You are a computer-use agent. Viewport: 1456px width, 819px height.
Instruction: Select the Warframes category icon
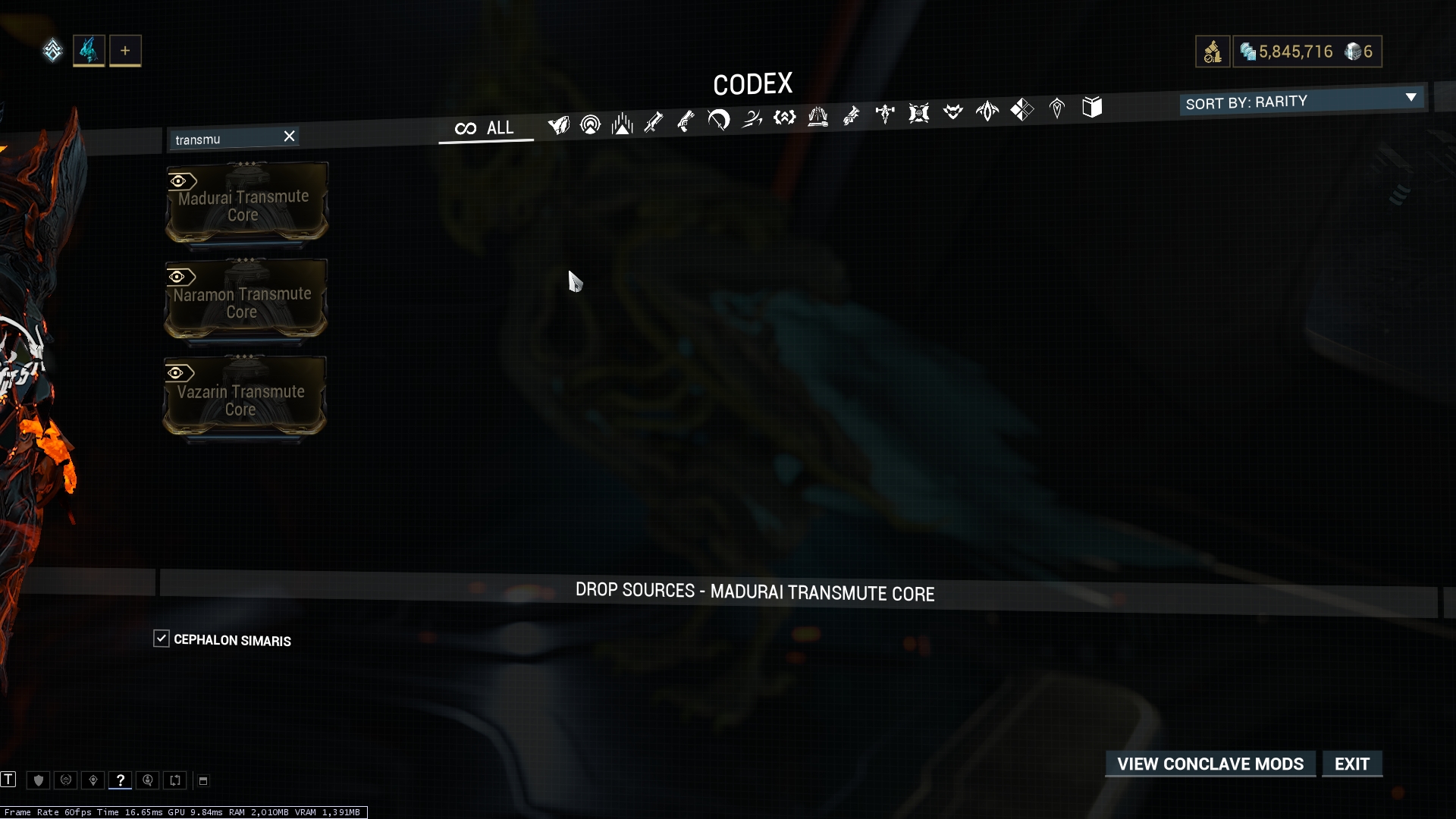(x=559, y=125)
